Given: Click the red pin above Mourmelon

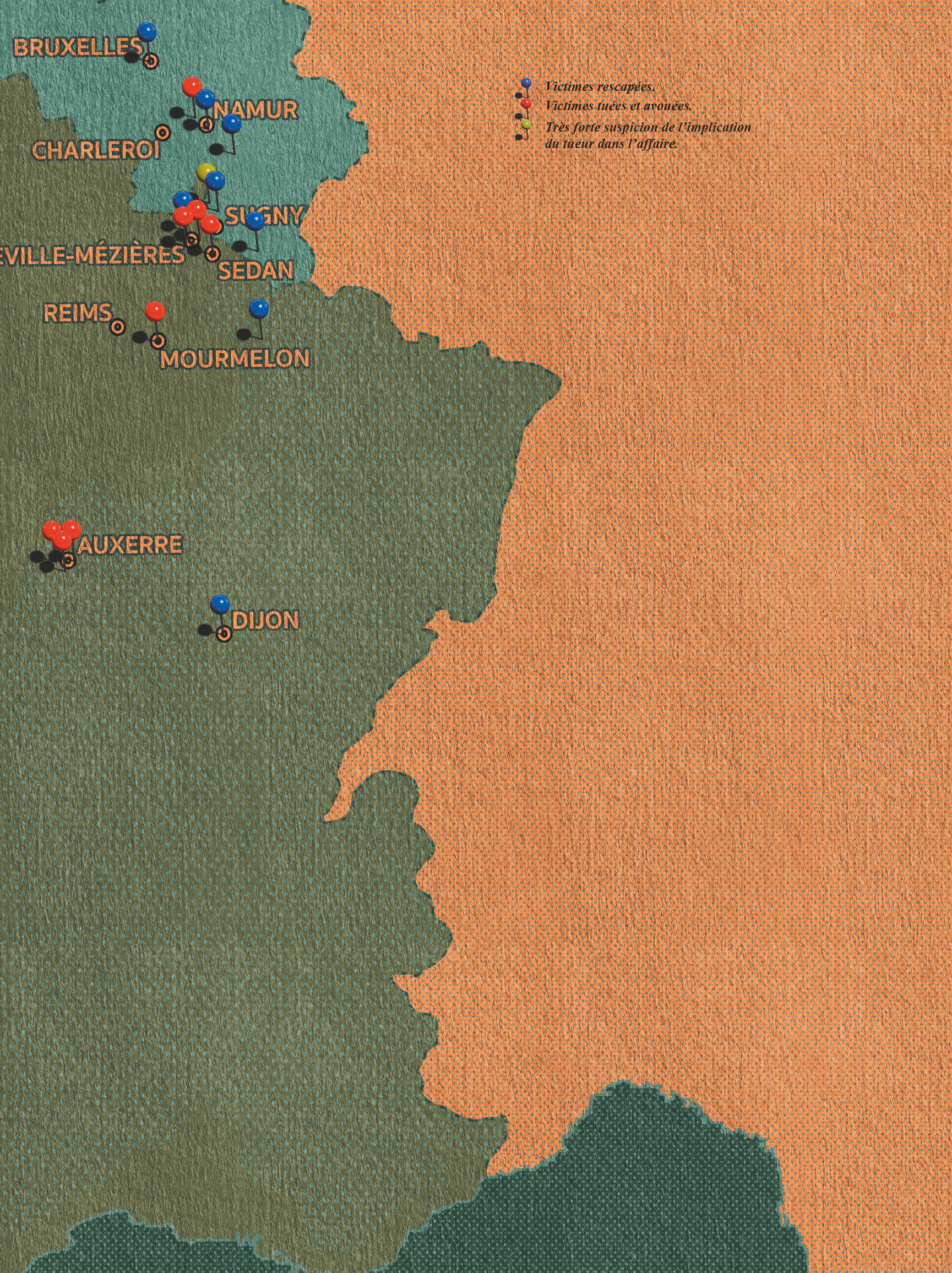Looking at the screenshot, I should [x=155, y=311].
